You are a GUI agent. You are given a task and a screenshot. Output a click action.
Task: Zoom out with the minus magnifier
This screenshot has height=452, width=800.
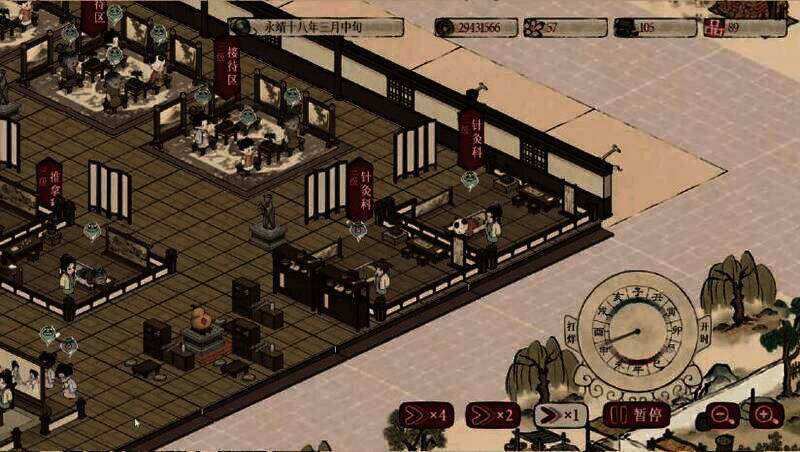(x=720, y=414)
